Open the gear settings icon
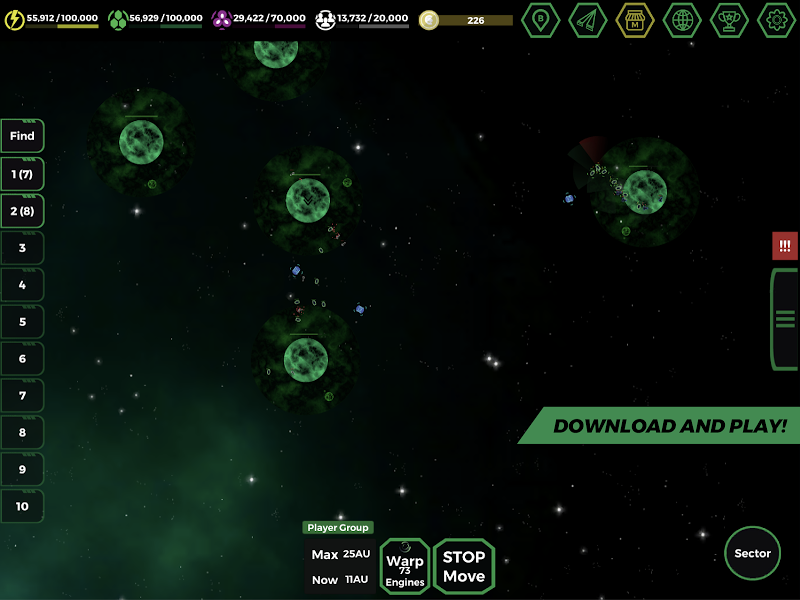The width and height of the screenshot is (800, 600). (x=776, y=20)
